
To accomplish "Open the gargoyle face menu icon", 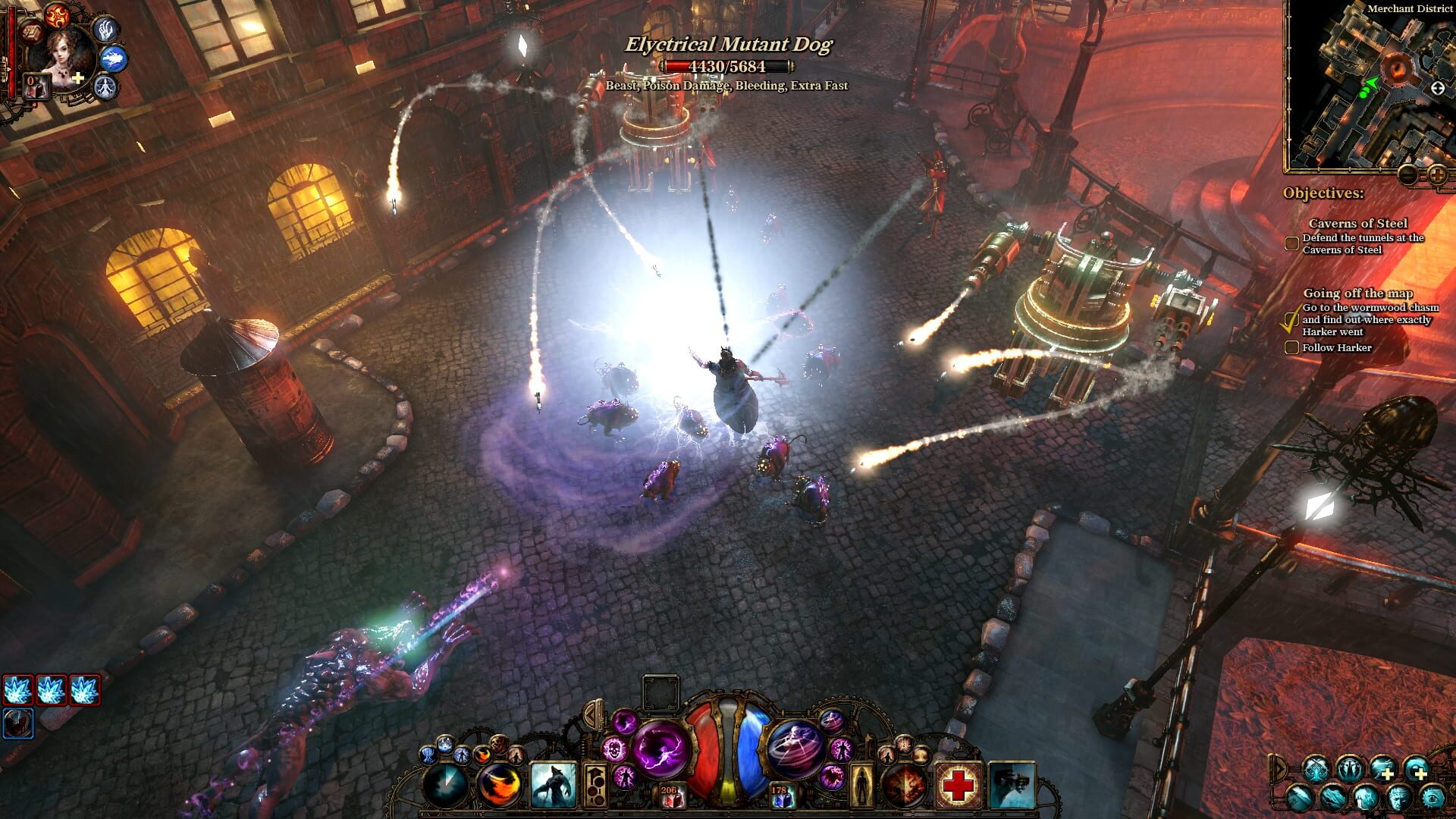I will point(1398,799).
